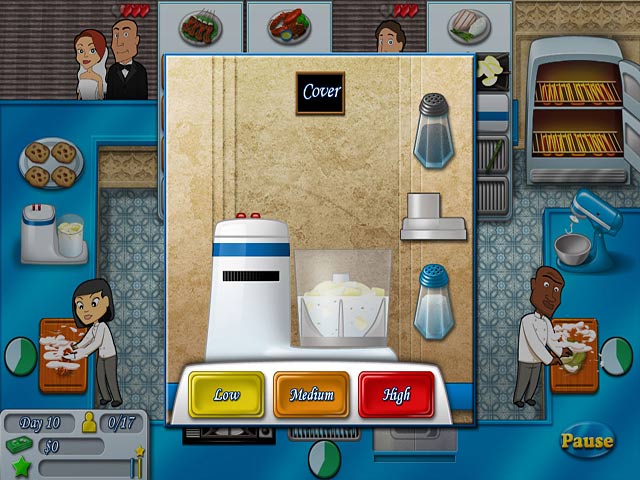Screen dimensions: 640x480
Task: Activate the red High speed button
Action: (x=396, y=394)
